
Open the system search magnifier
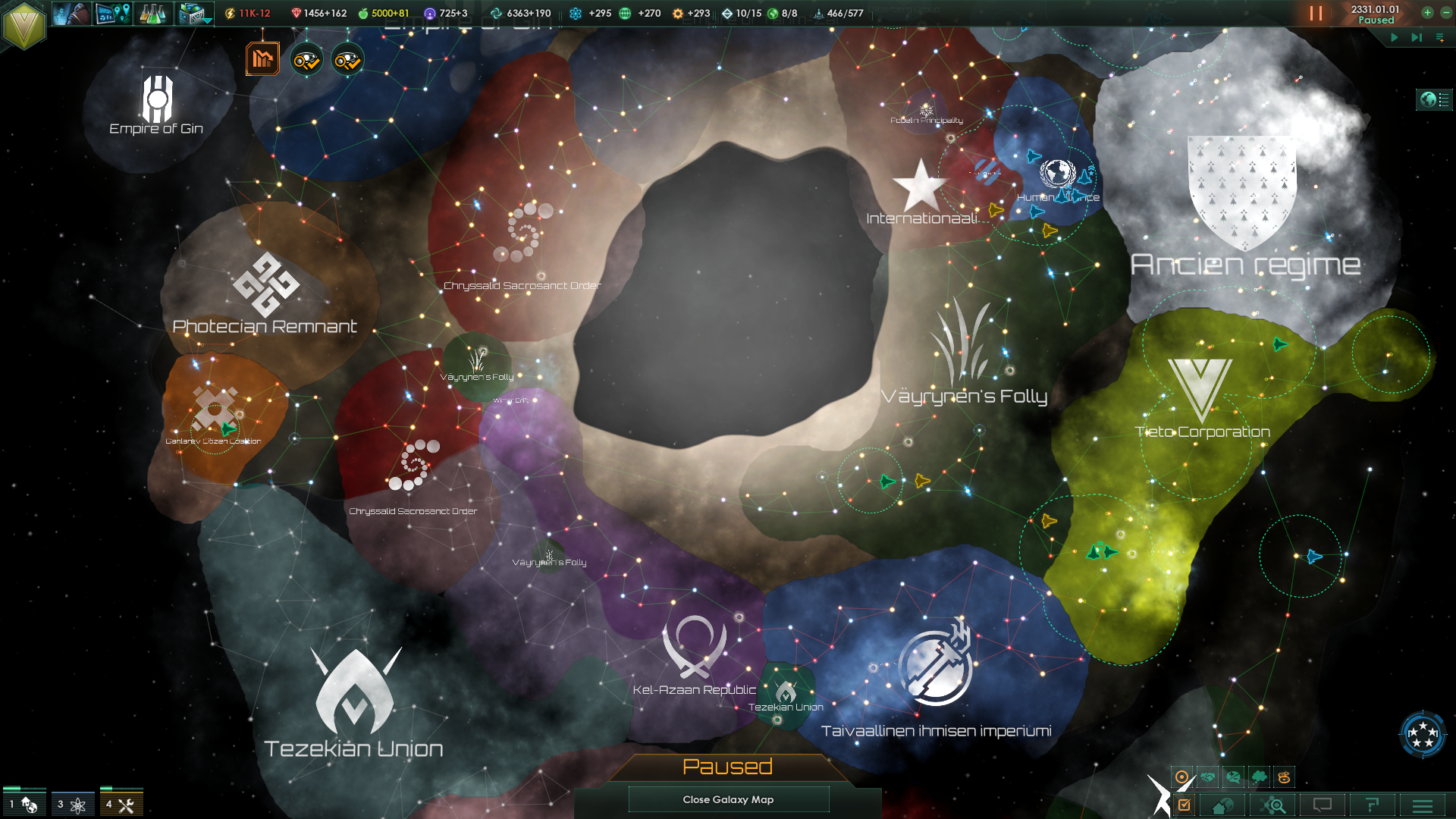tap(1273, 805)
